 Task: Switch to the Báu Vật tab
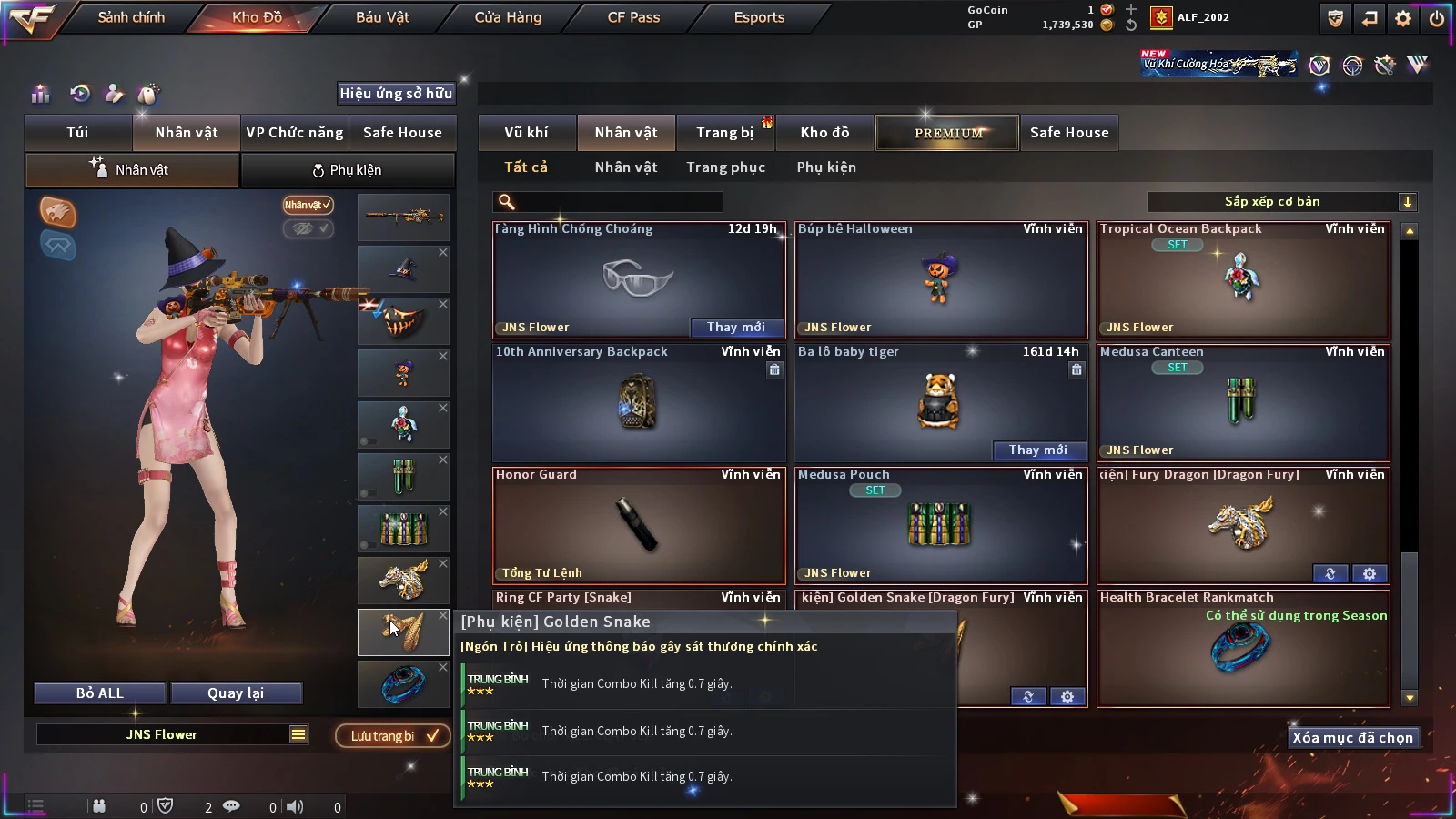[x=382, y=17]
